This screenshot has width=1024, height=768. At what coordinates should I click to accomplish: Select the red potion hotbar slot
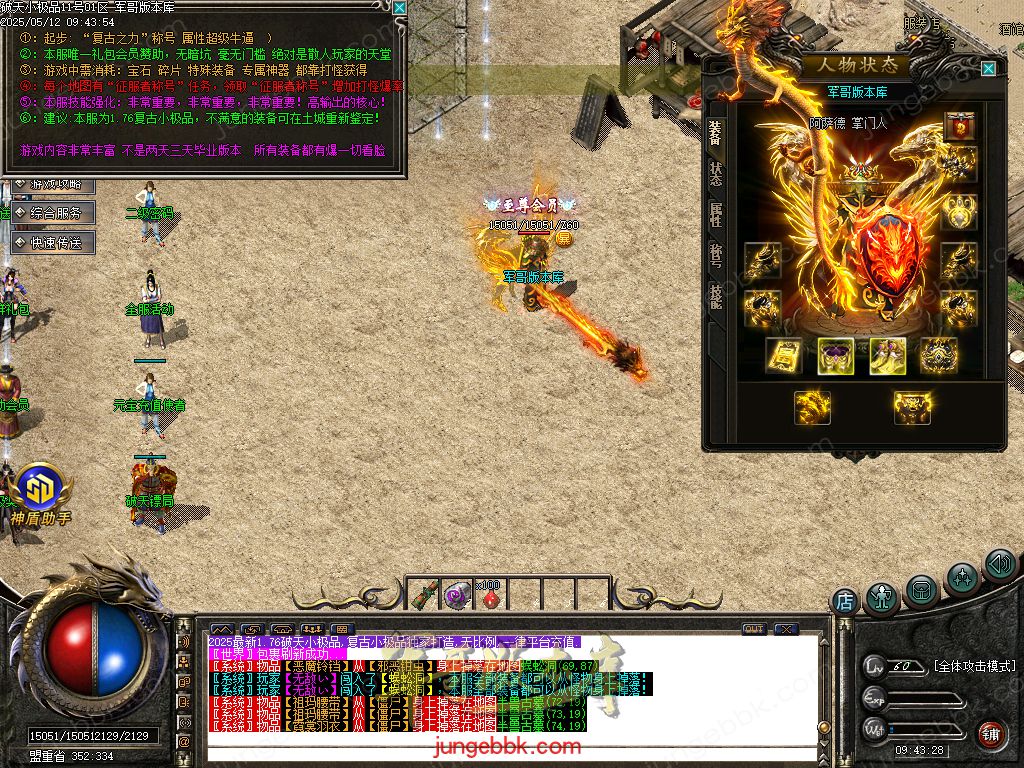(x=490, y=597)
